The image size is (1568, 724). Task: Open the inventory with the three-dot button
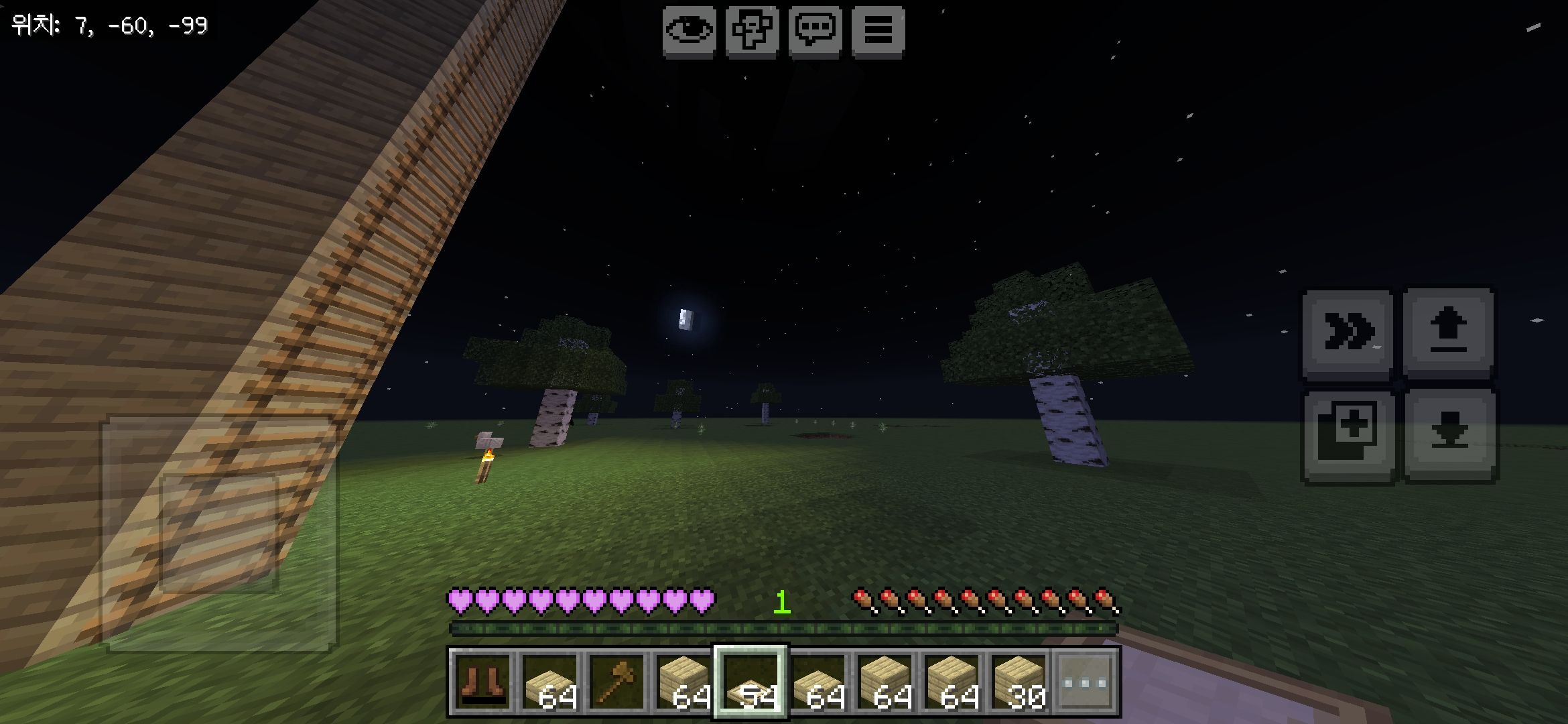click(1086, 682)
